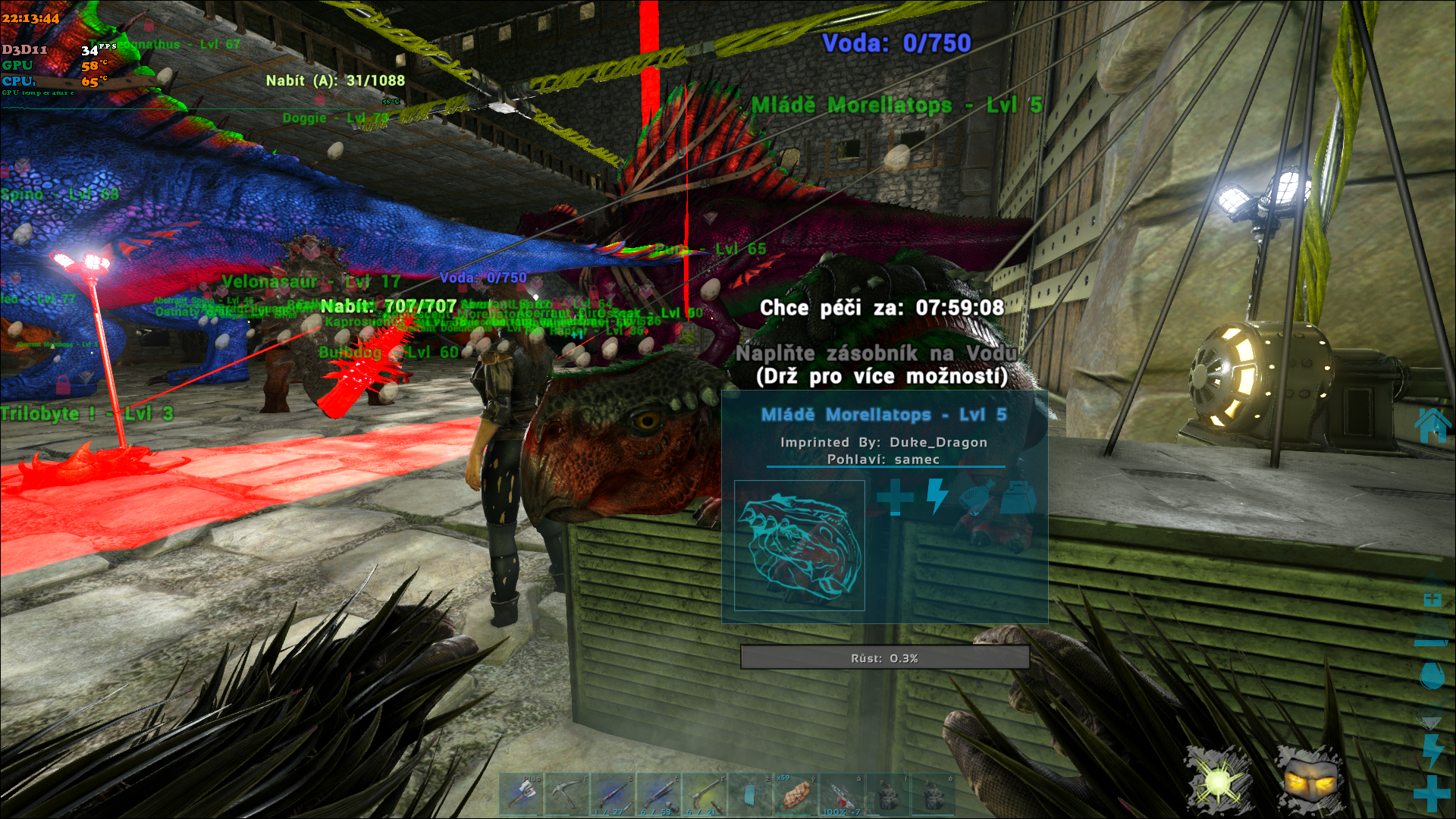Click the Morellatops portrait thumbnail

click(799, 545)
